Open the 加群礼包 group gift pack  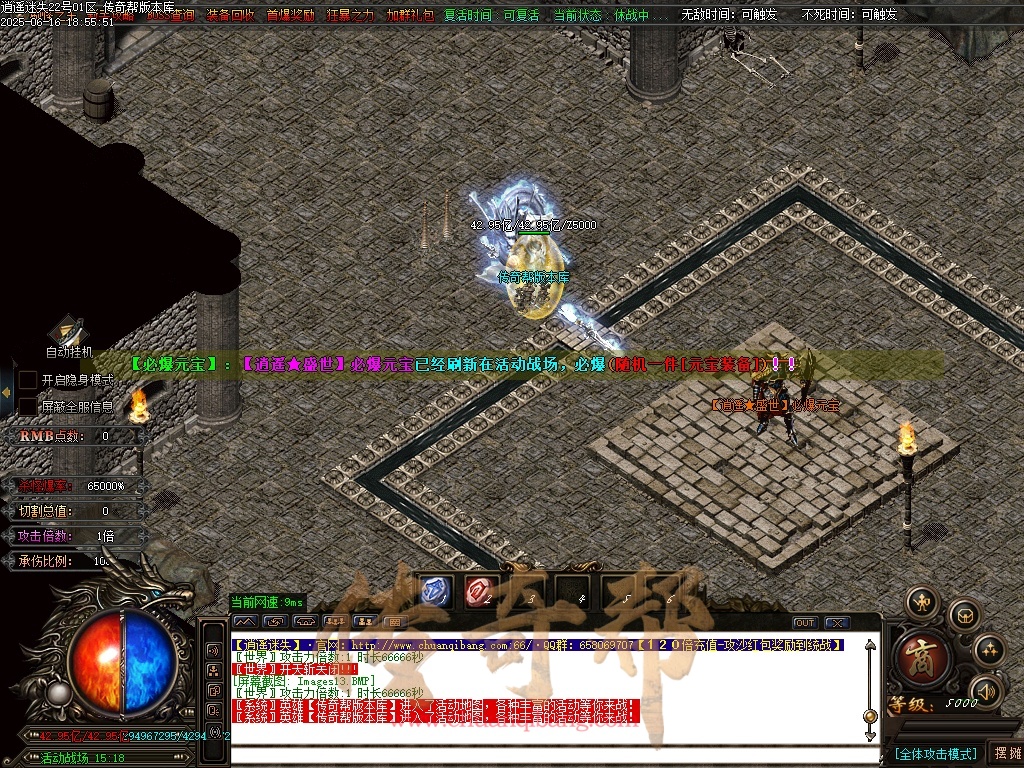410,15
